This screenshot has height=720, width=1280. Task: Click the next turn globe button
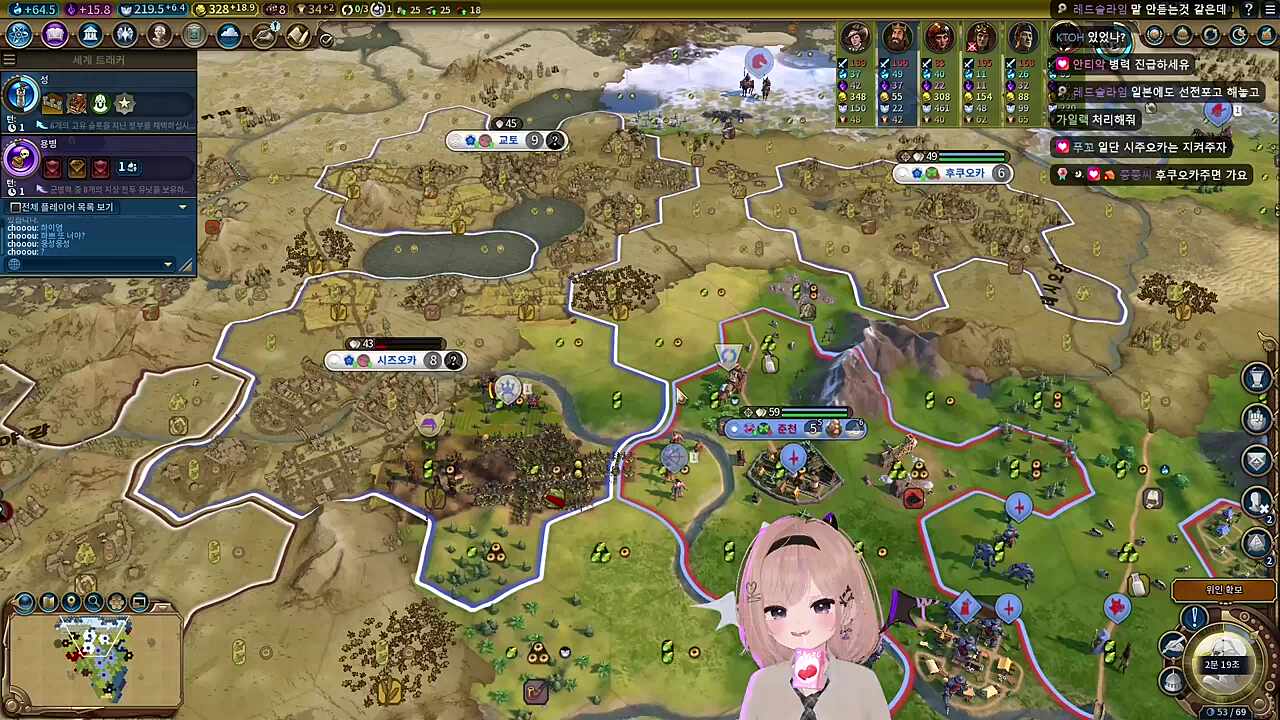pyautogui.click(x=1222, y=655)
